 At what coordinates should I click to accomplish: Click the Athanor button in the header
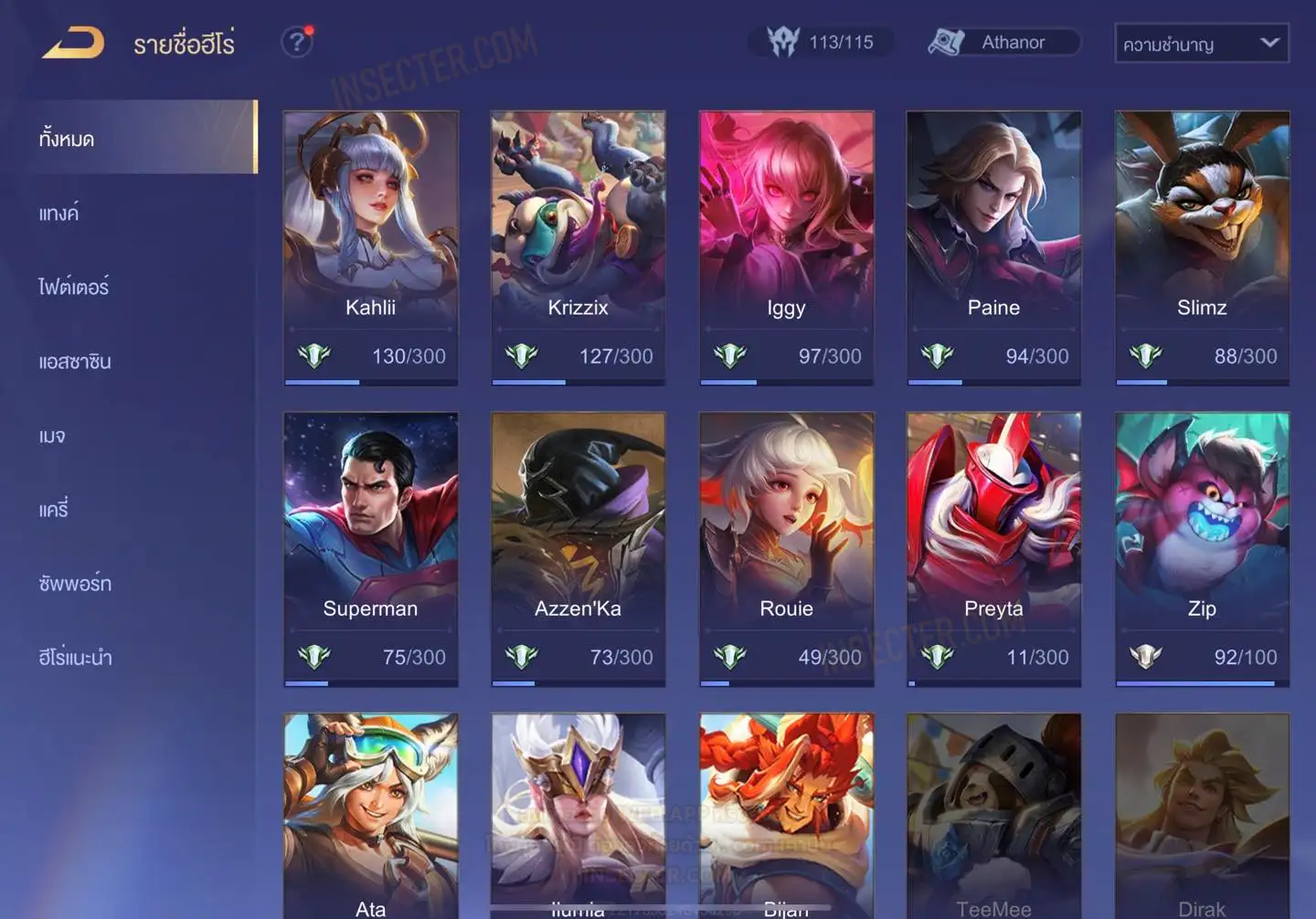click(x=1003, y=42)
